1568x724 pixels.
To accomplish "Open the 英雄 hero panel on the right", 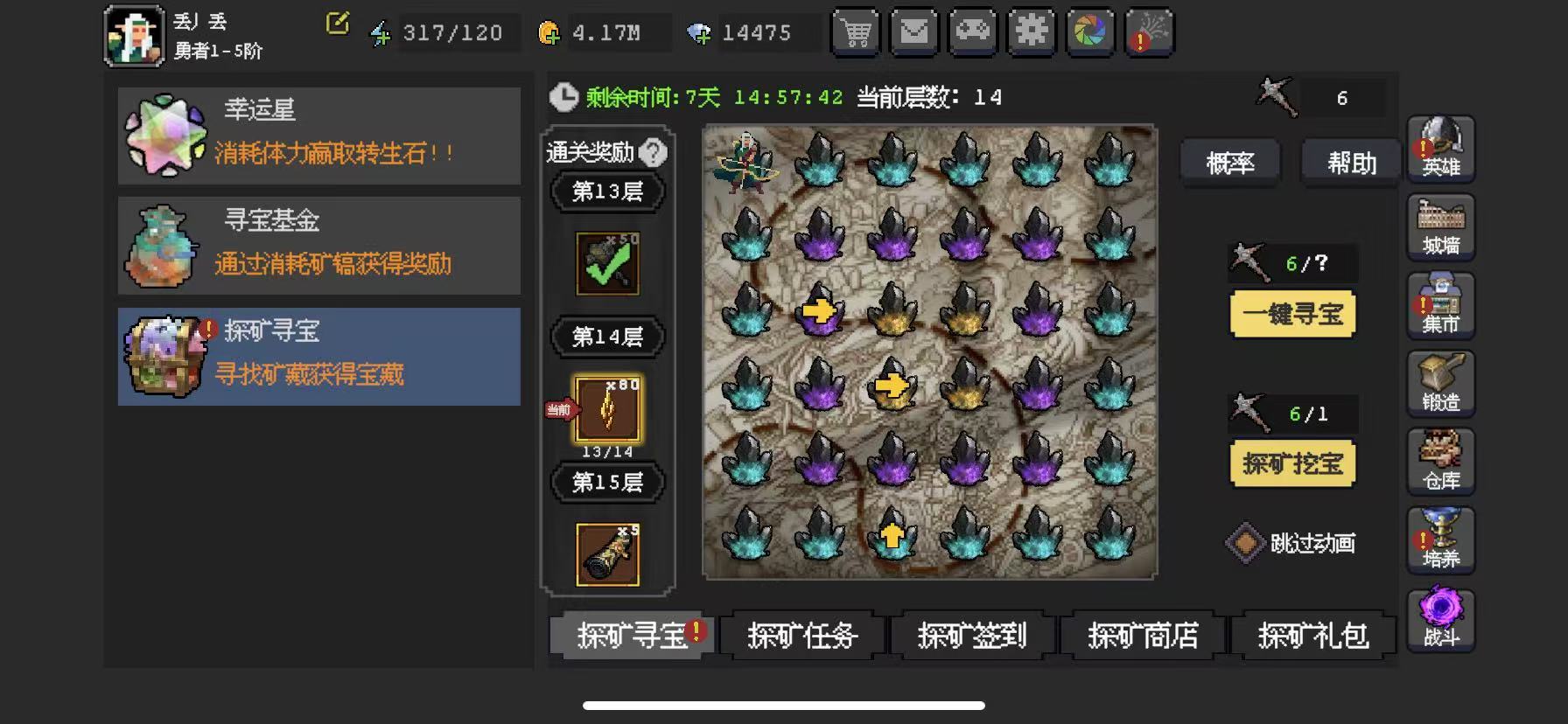I will 1440,149.
